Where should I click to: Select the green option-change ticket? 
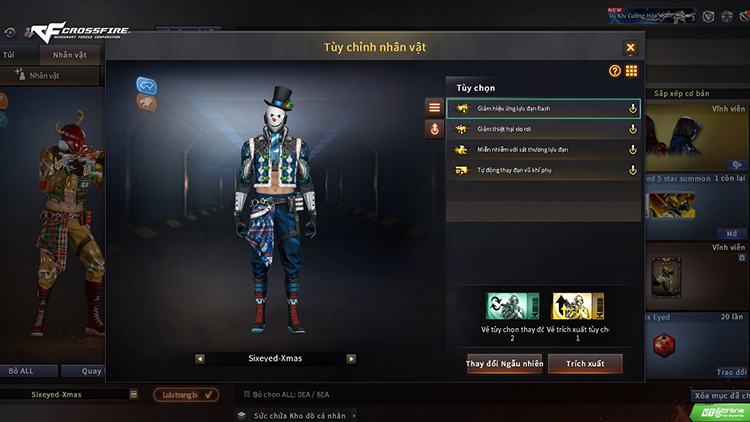pos(513,305)
